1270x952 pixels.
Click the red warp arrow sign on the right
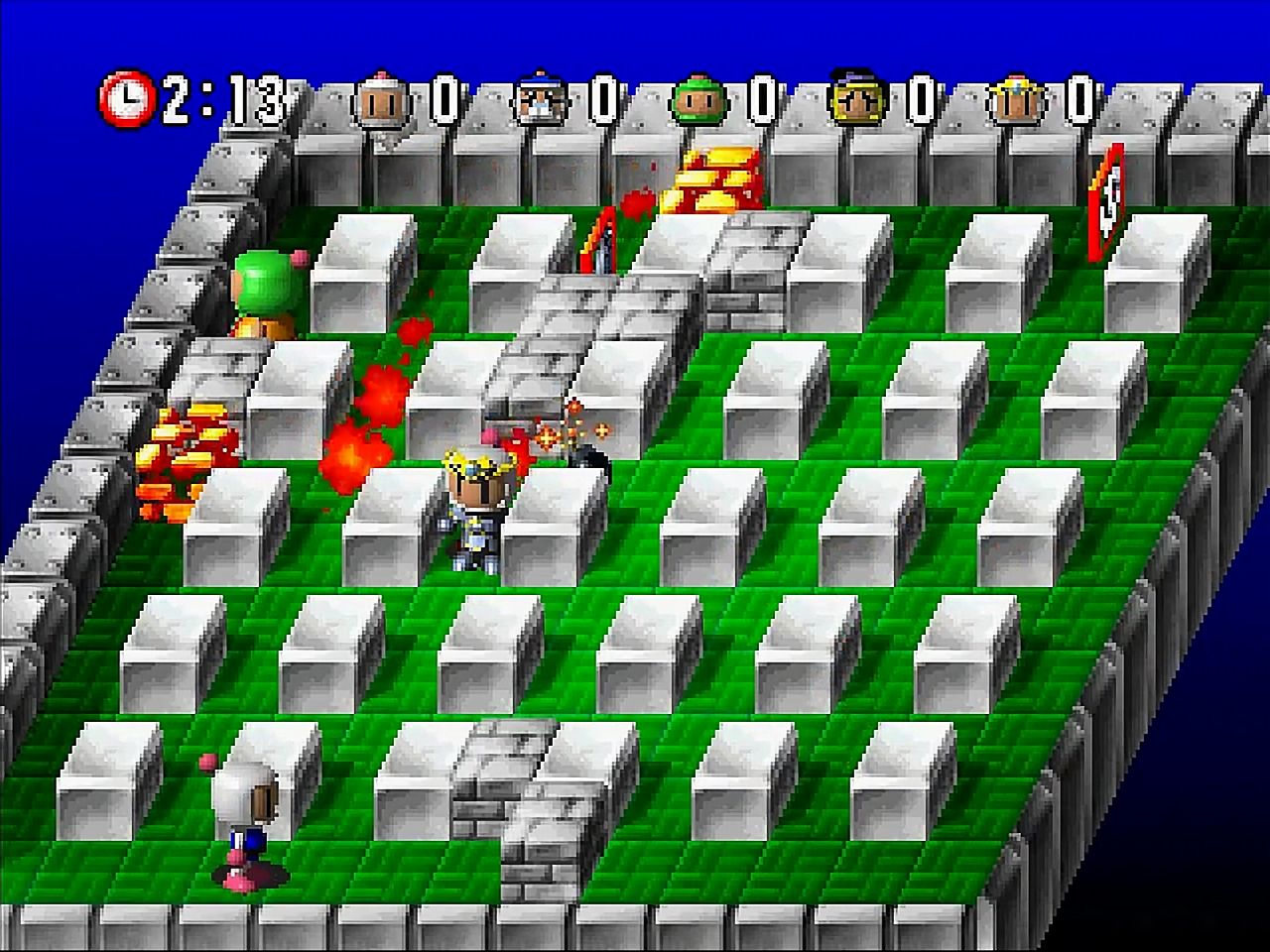coord(1104,203)
